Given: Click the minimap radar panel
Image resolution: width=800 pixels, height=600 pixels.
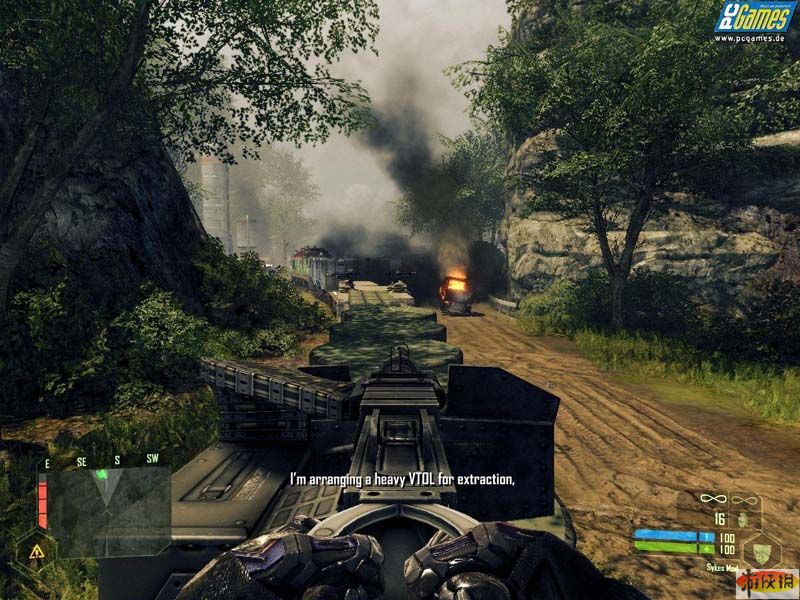Looking at the screenshot, I should (110, 510).
